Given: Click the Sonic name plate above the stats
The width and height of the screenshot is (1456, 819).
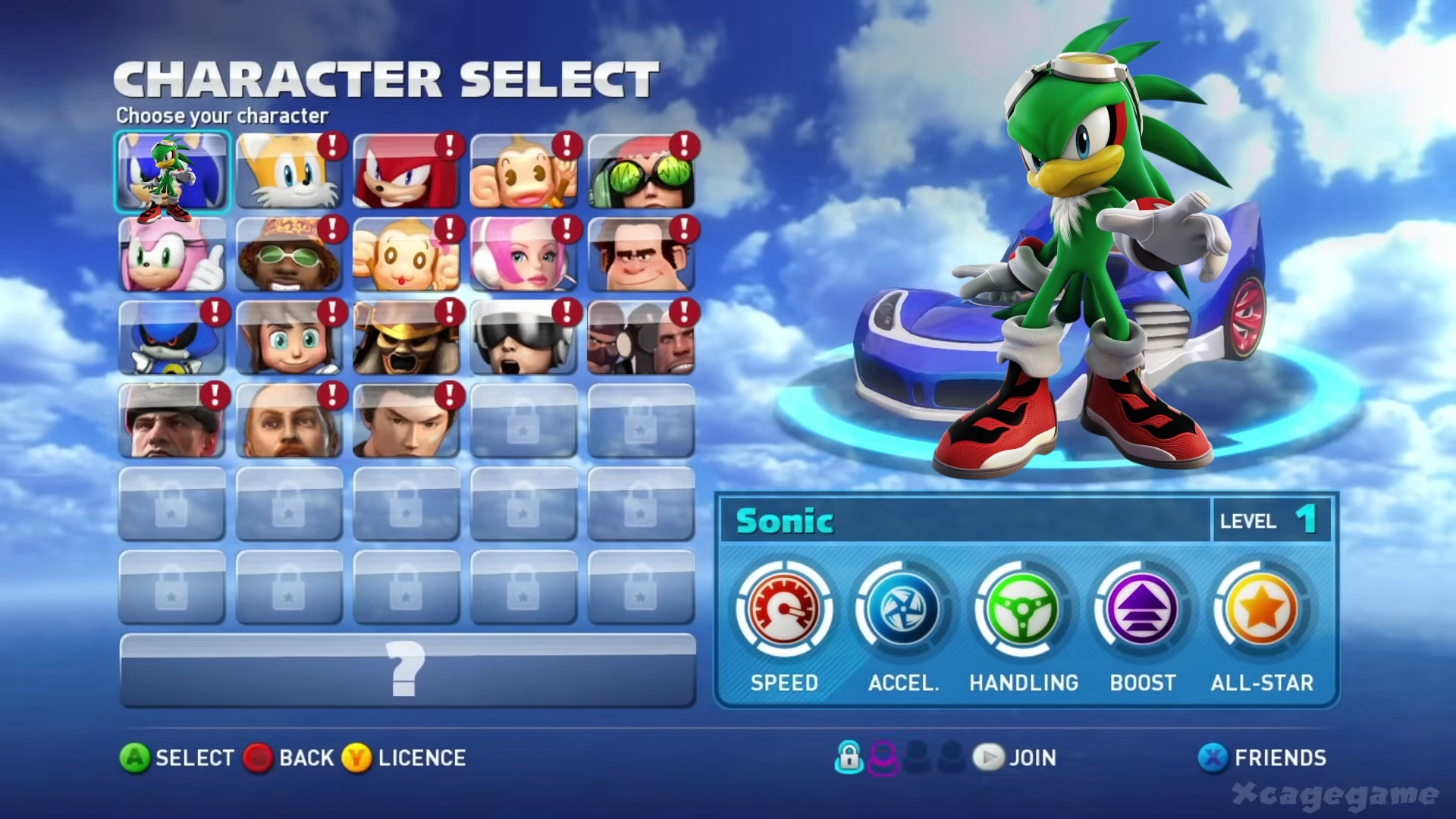Looking at the screenshot, I should click(783, 521).
